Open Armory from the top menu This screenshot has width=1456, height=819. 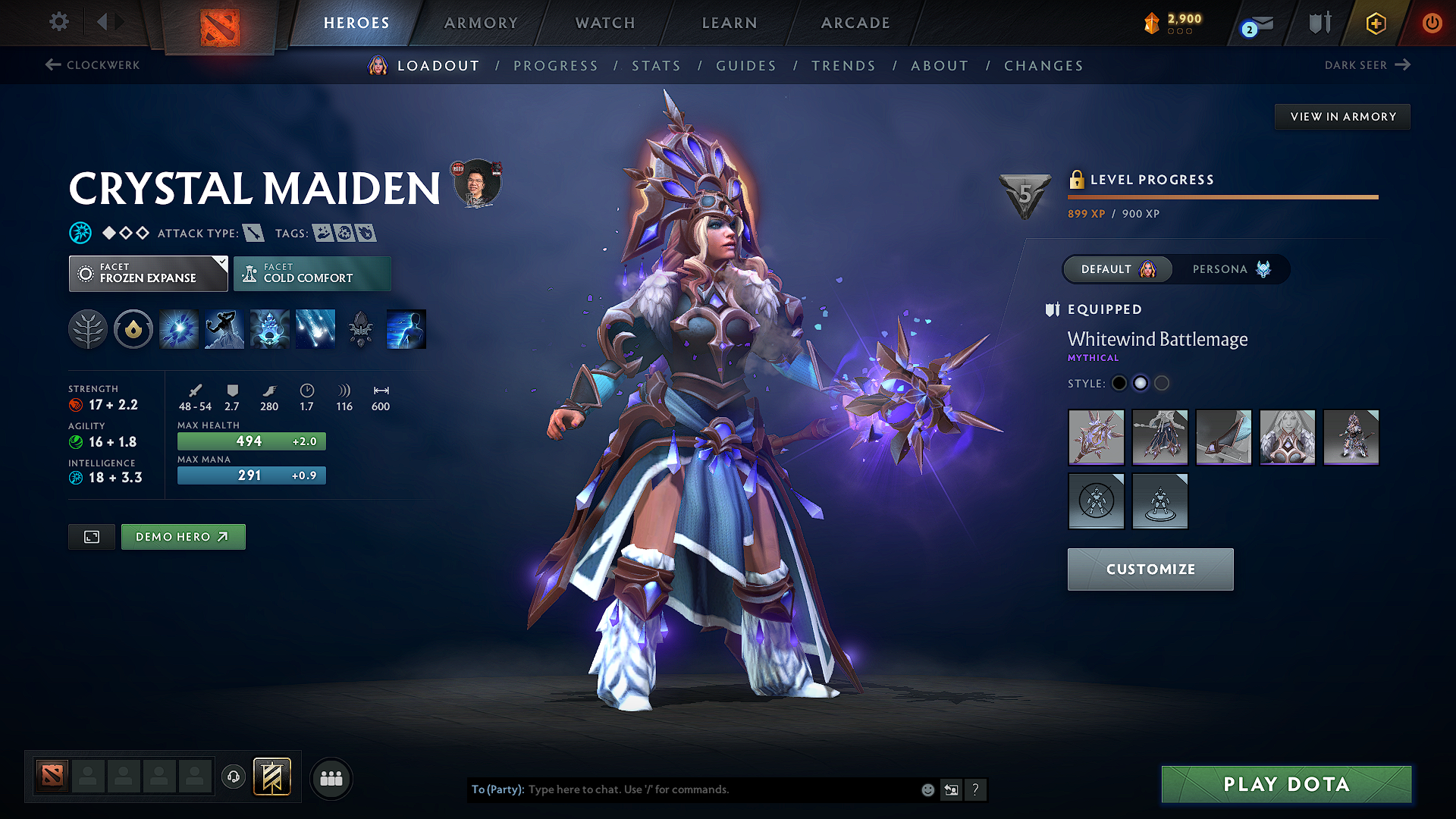point(481,23)
